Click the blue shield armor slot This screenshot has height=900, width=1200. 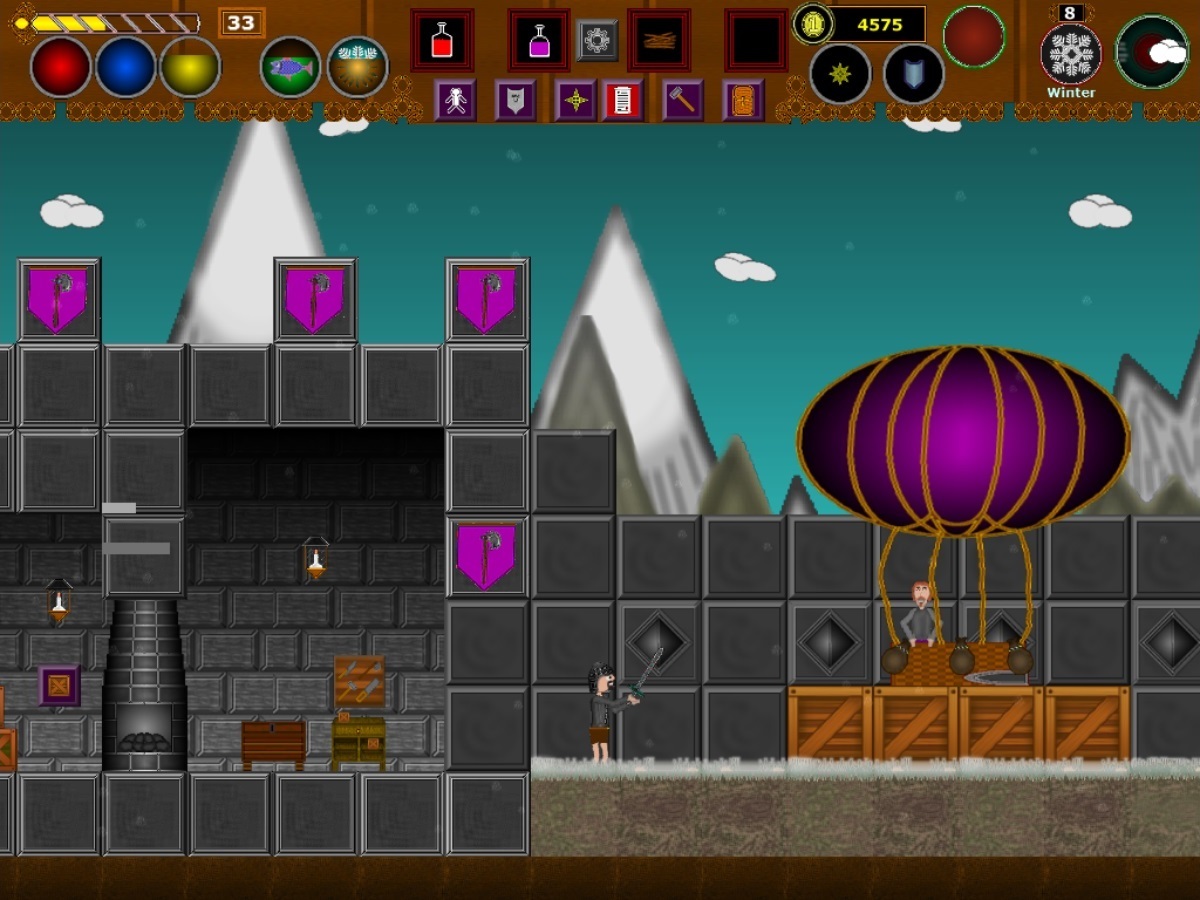914,74
